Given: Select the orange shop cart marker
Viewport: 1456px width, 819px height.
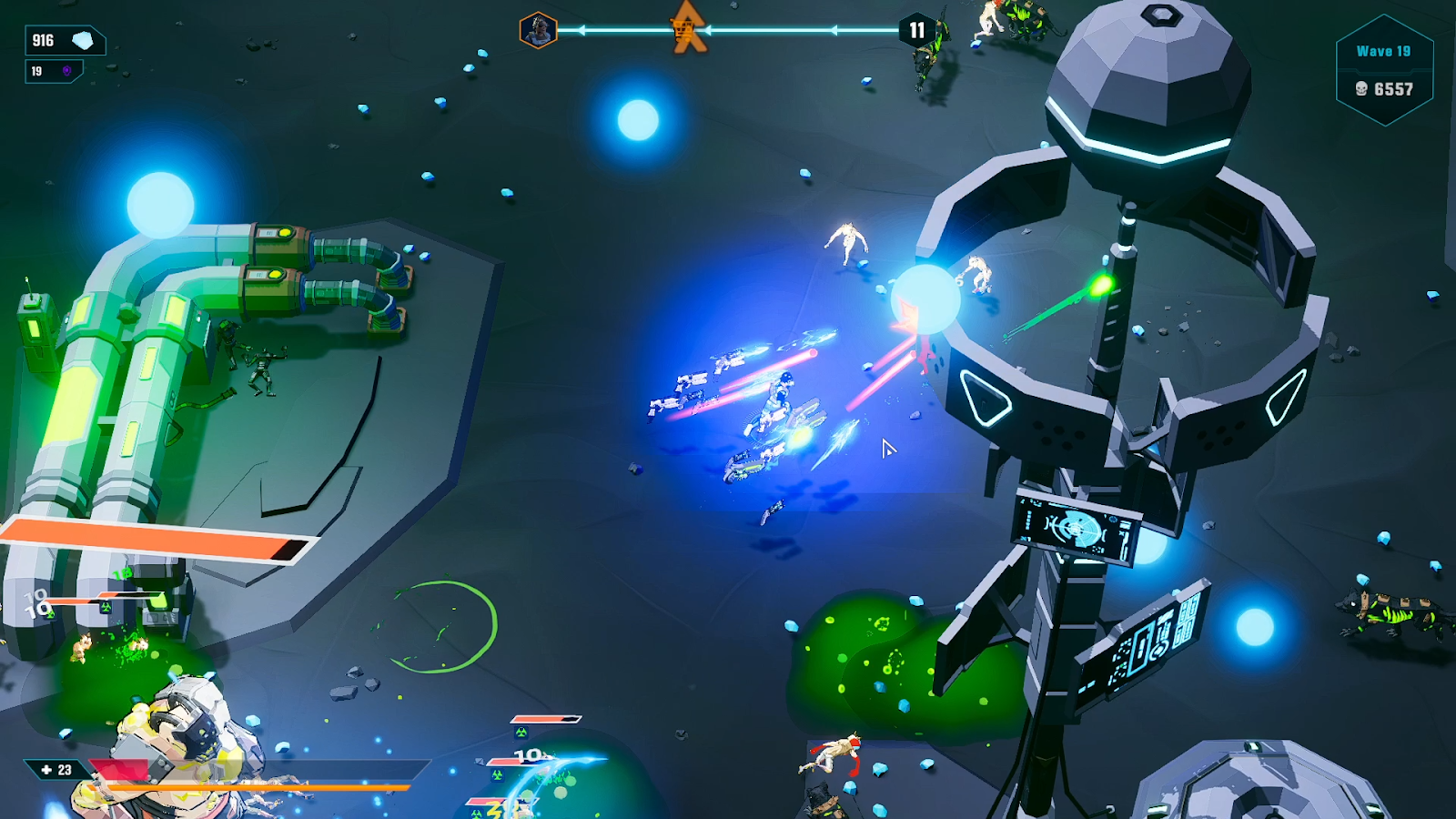Looking at the screenshot, I should tap(686, 30).
